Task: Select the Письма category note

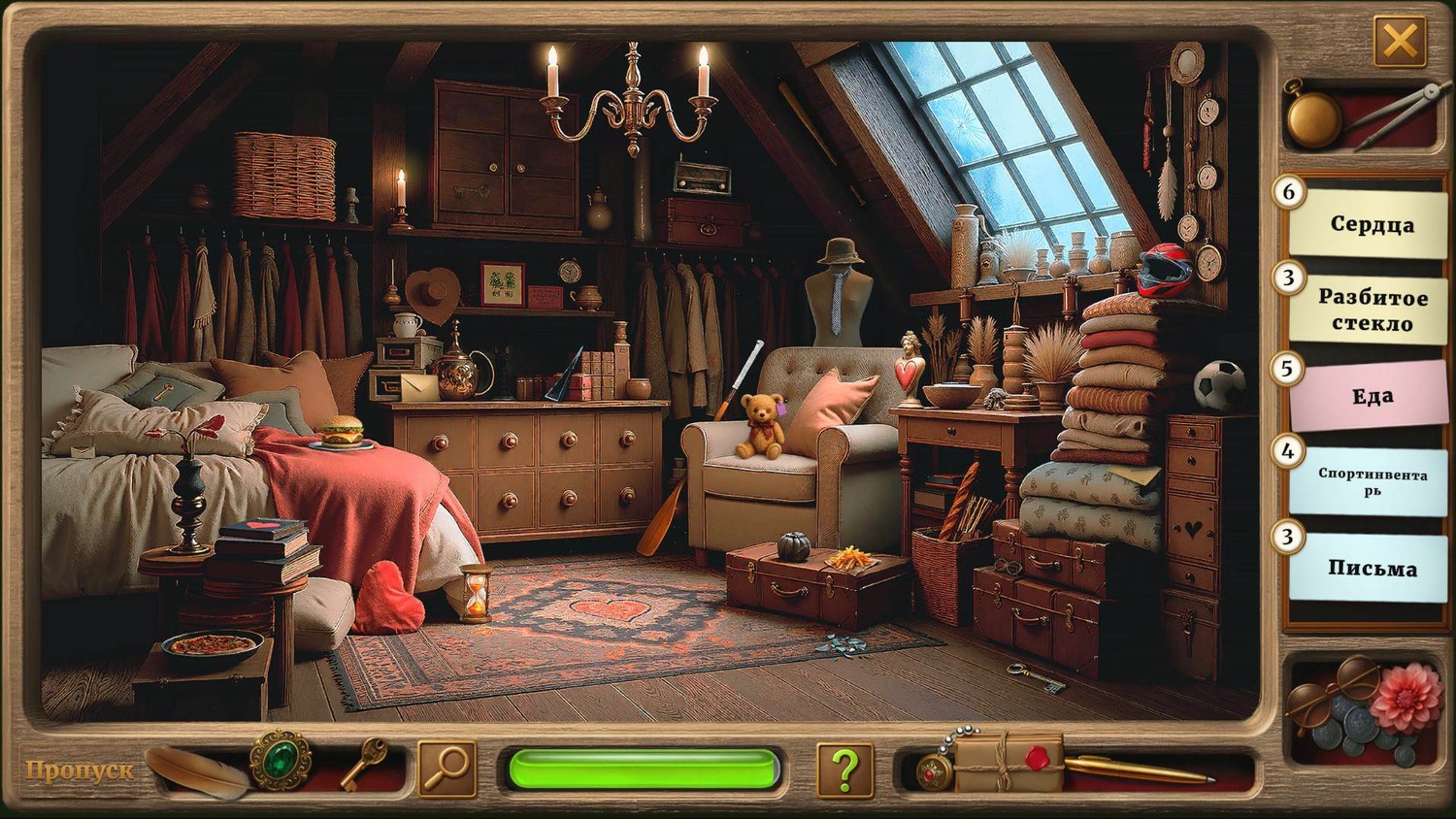Action: [1371, 568]
